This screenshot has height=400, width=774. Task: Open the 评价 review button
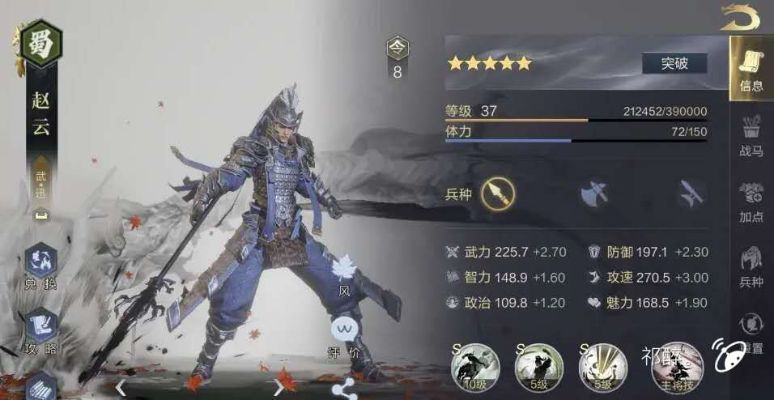tap(345, 331)
